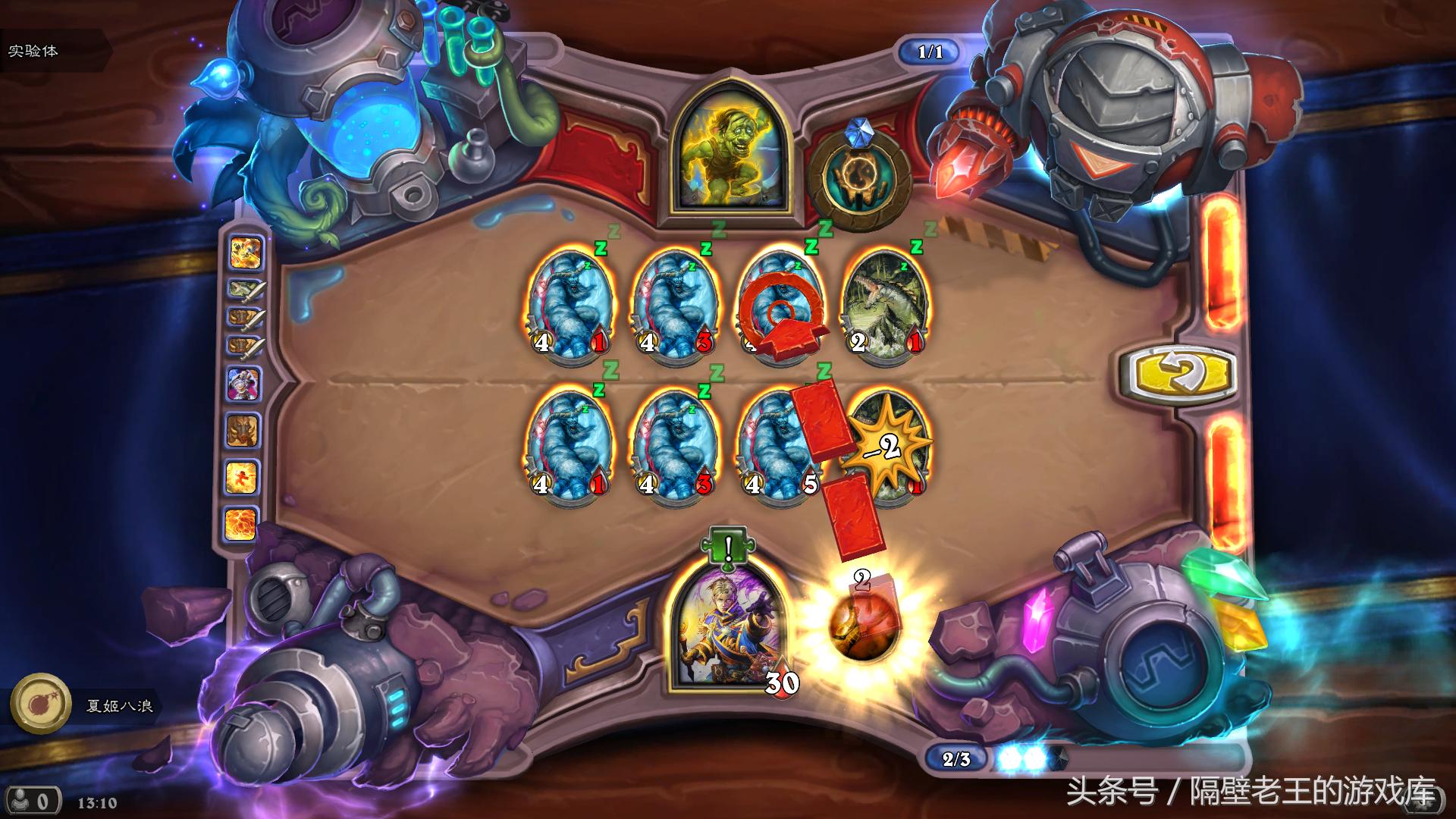Inspect the gnome mage tile in the history bar

click(244, 384)
